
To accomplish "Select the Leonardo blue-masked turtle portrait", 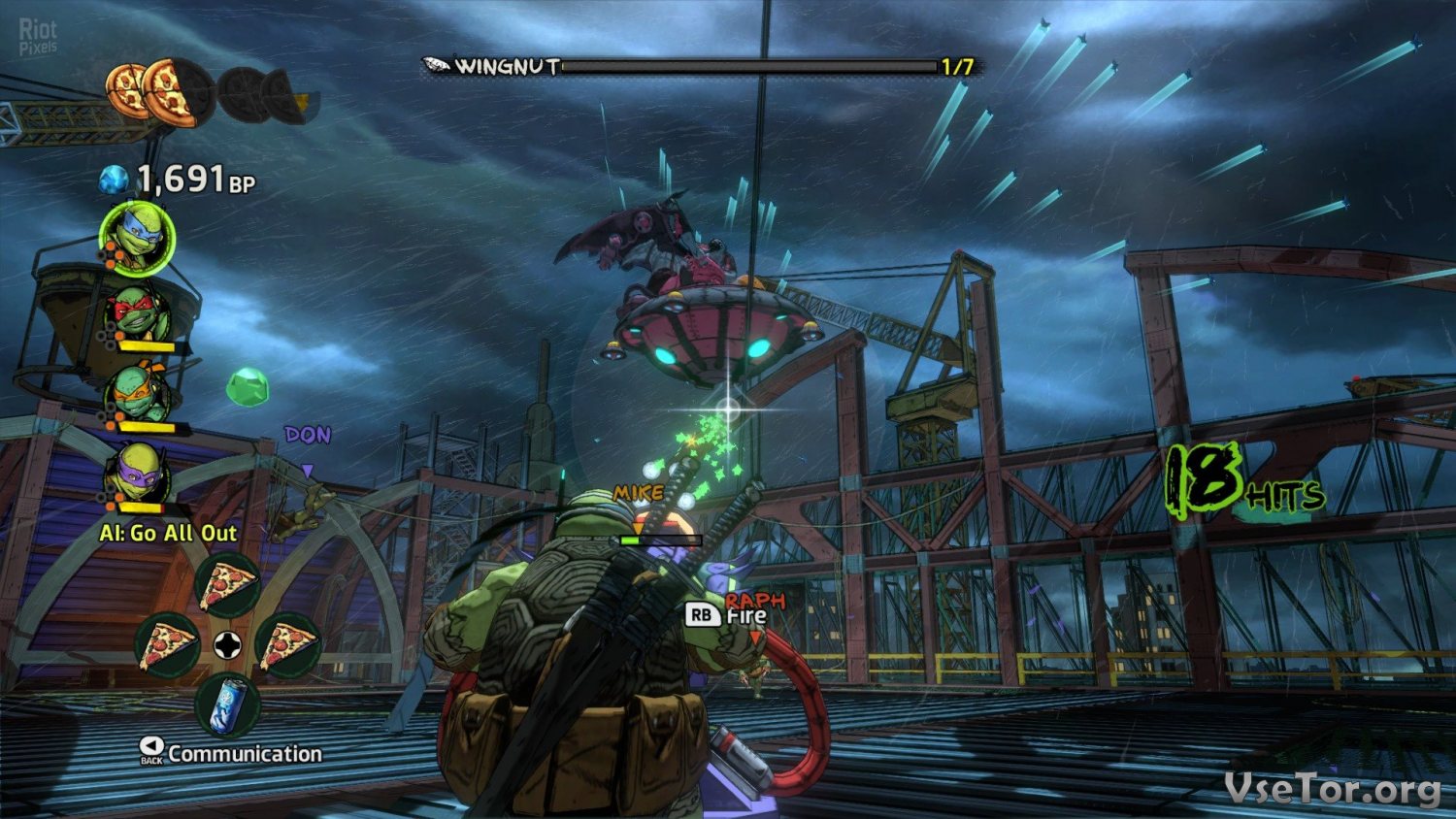I will click(137, 236).
